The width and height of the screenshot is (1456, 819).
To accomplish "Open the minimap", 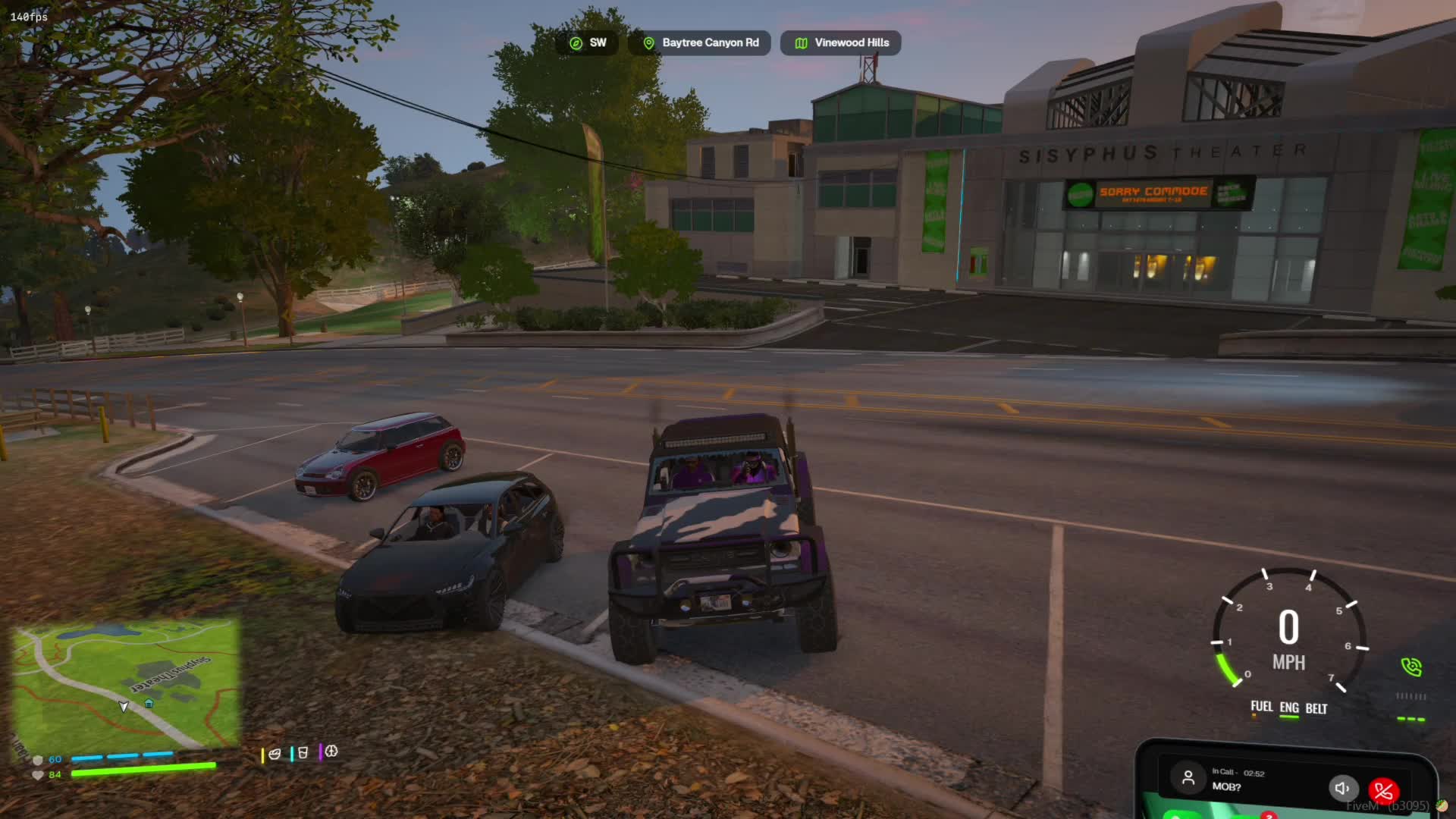I will (126, 682).
